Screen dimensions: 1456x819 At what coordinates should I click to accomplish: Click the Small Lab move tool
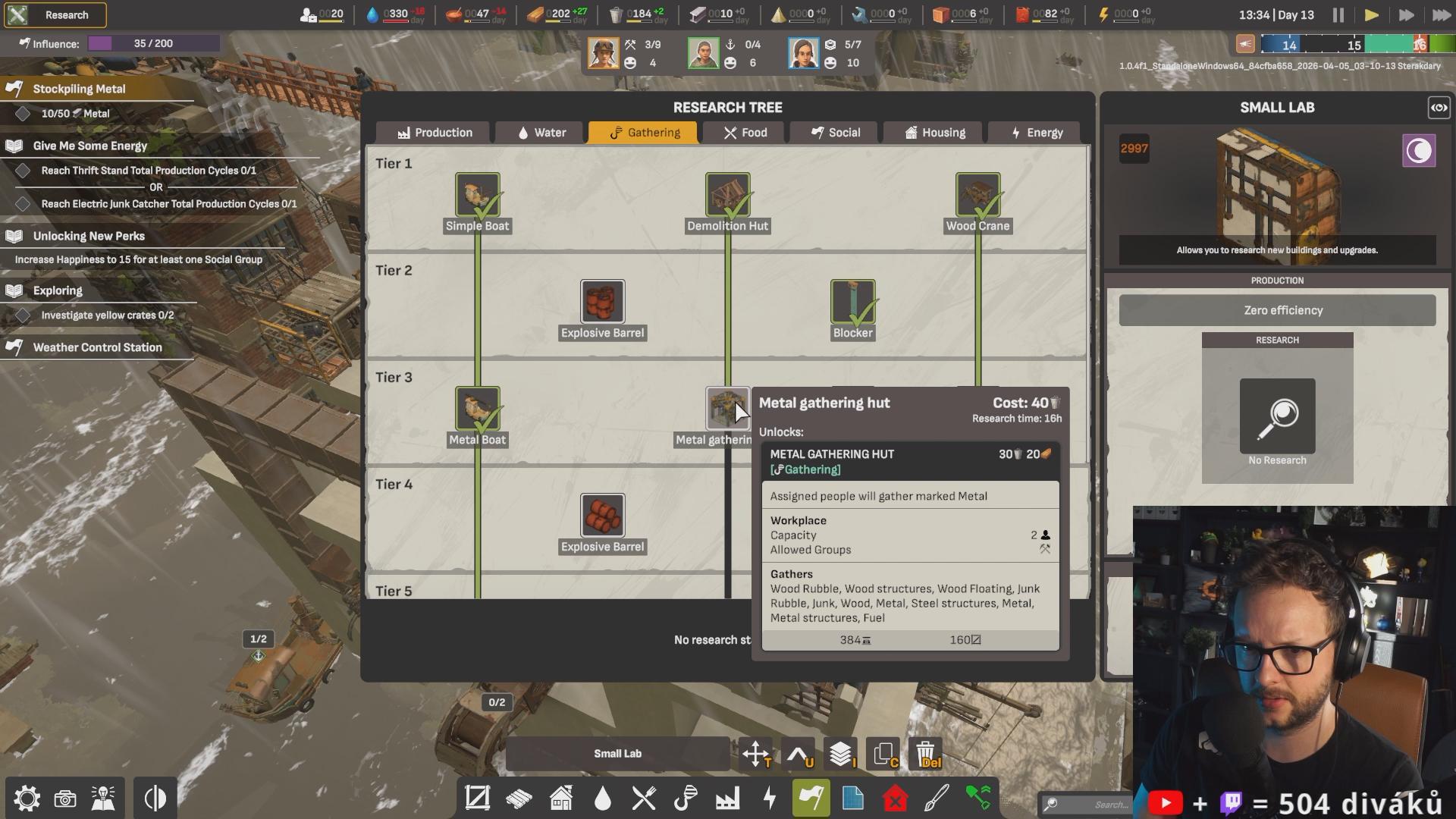point(756,754)
